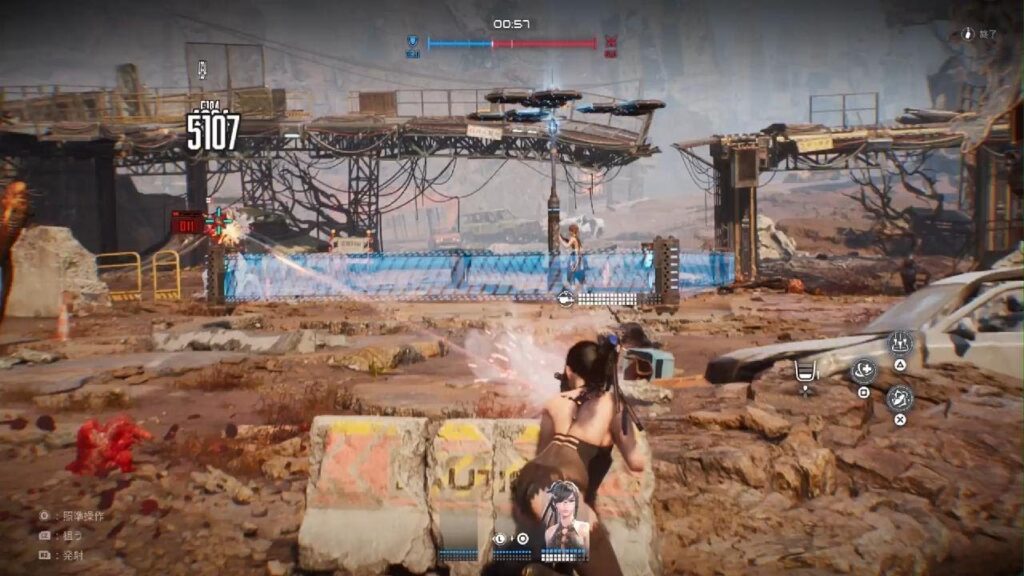This screenshot has height=576, width=1024.
Task: Use the healing orbit skill icon
Action: tap(862, 371)
